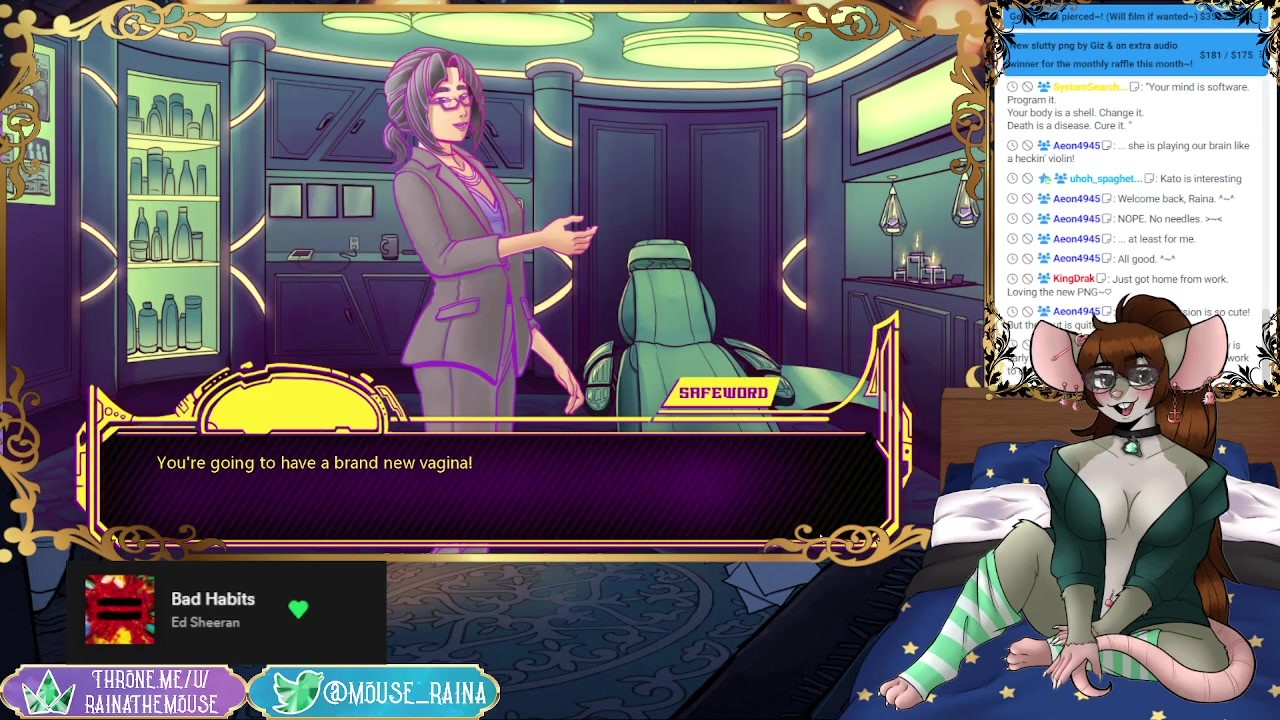Like Bad Habits with the green heart
Screen dimensions: 1280x720
298,609
